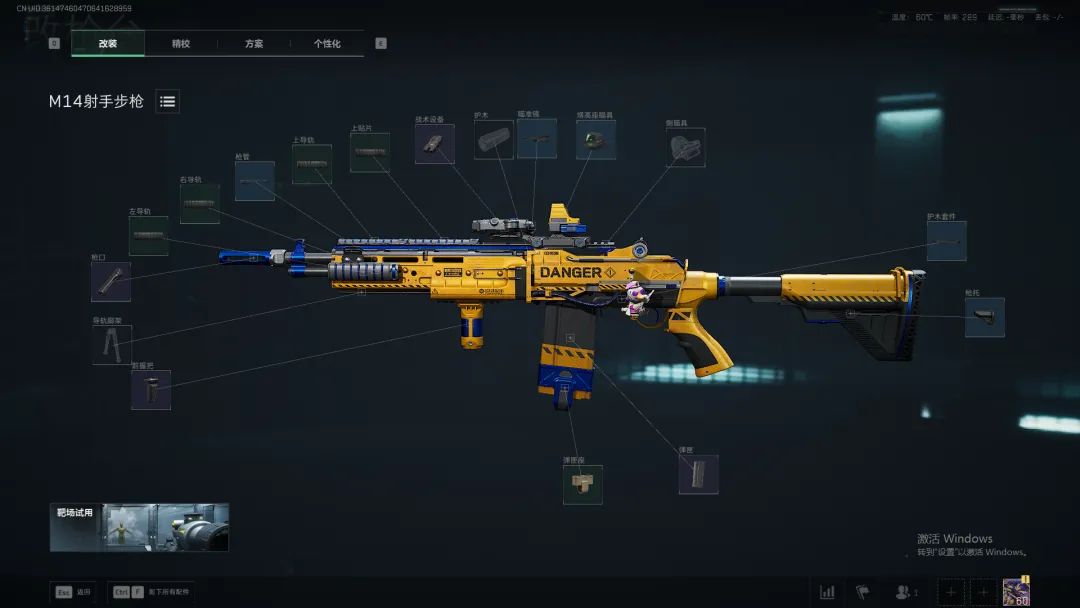Click the player avatar at the bottom right

tap(1016, 592)
